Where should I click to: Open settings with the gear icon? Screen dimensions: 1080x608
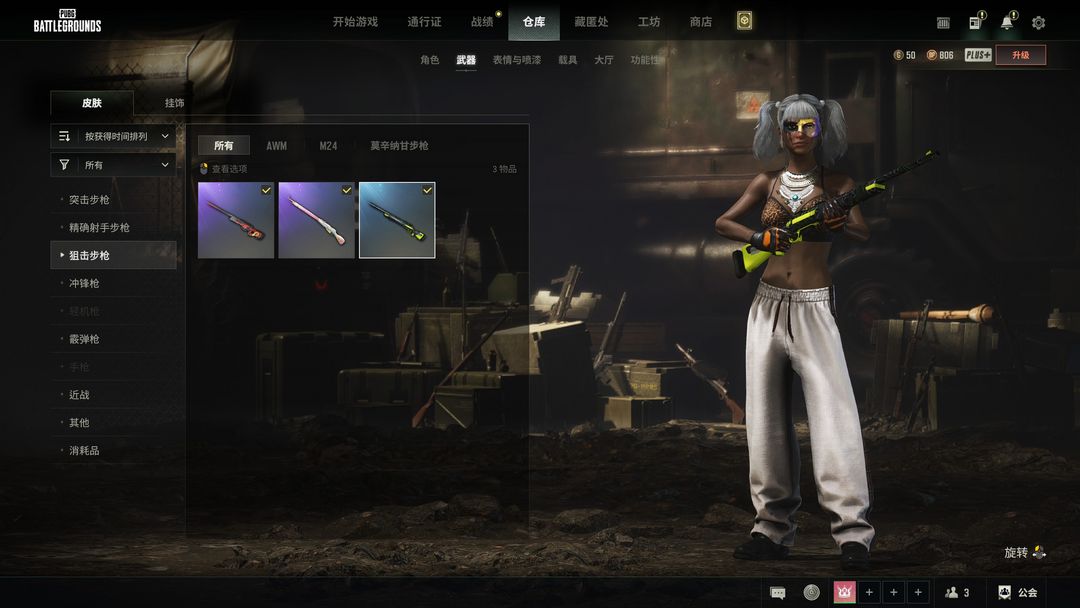coord(1038,23)
